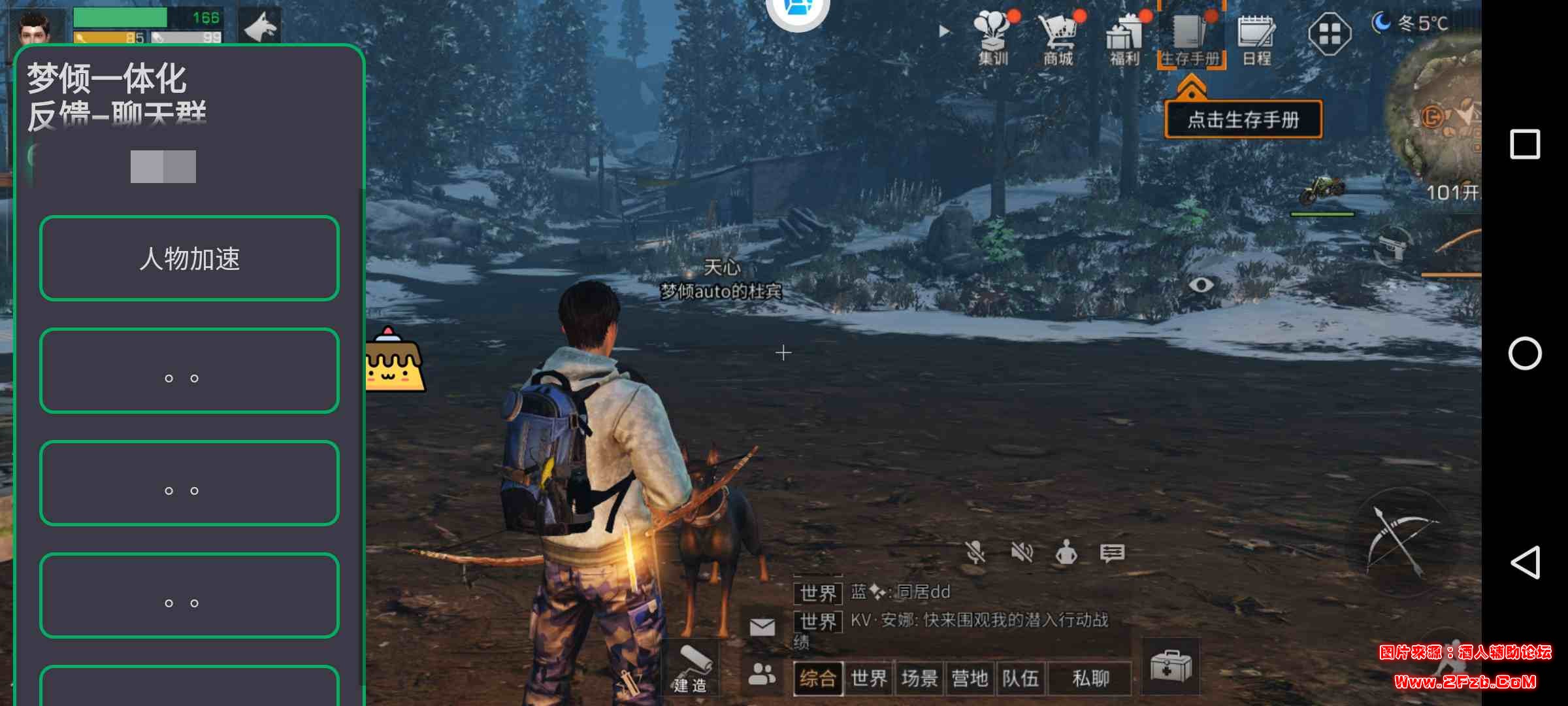The height and width of the screenshot is (706, 1568).
Task: Switch chat to the 营地 tab
Action: coord(970,679)
